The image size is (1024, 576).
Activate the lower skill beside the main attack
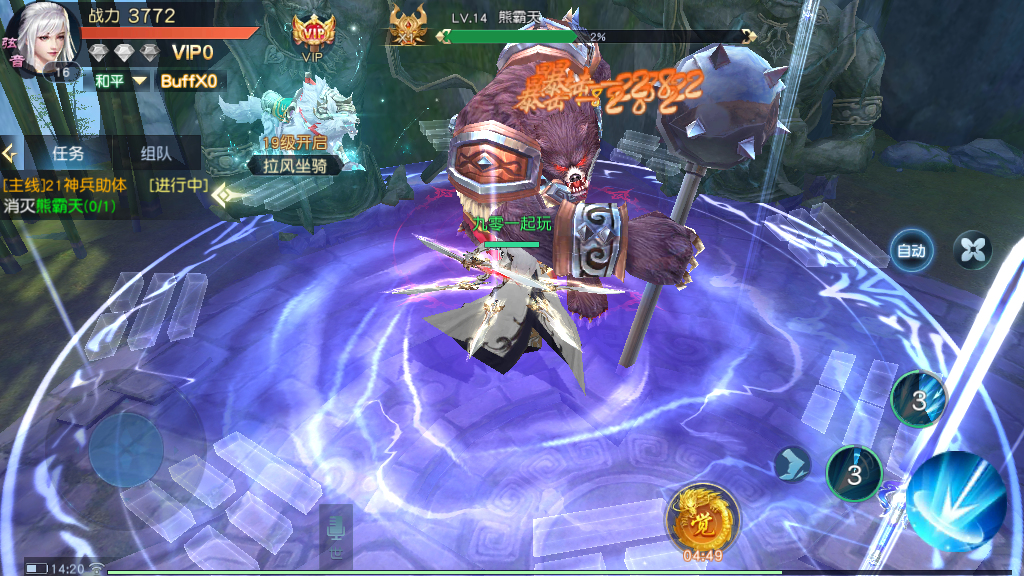tap(854, 473)
